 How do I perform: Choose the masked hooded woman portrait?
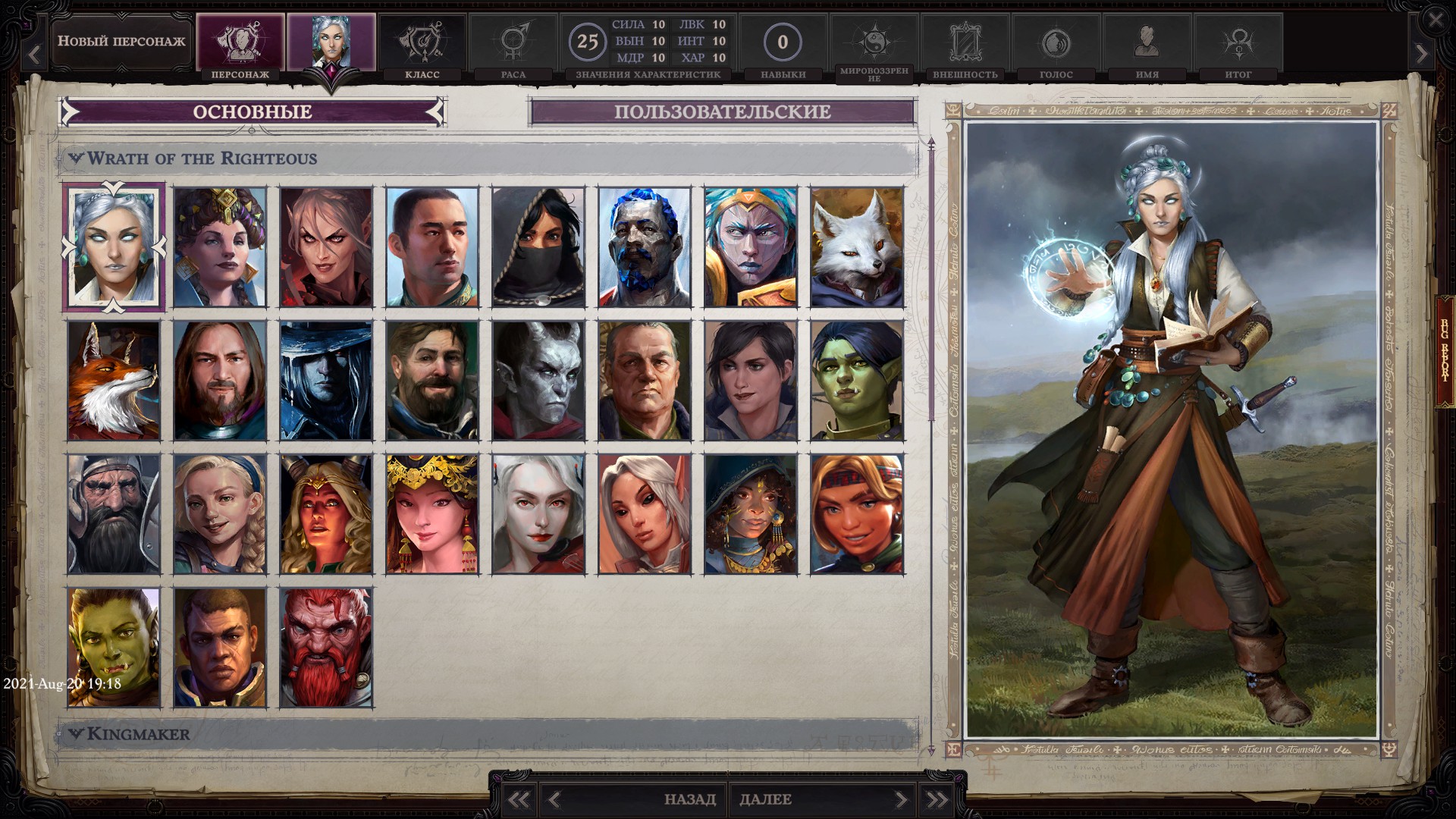[538, 247]
